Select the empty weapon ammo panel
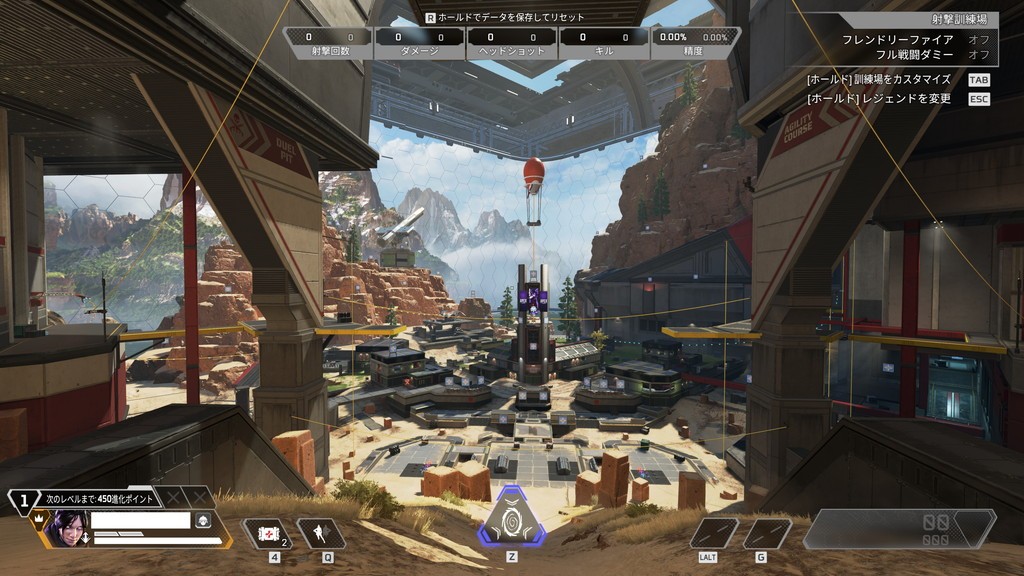Viewport: 1024px width, 576px height. coord(898,529)
